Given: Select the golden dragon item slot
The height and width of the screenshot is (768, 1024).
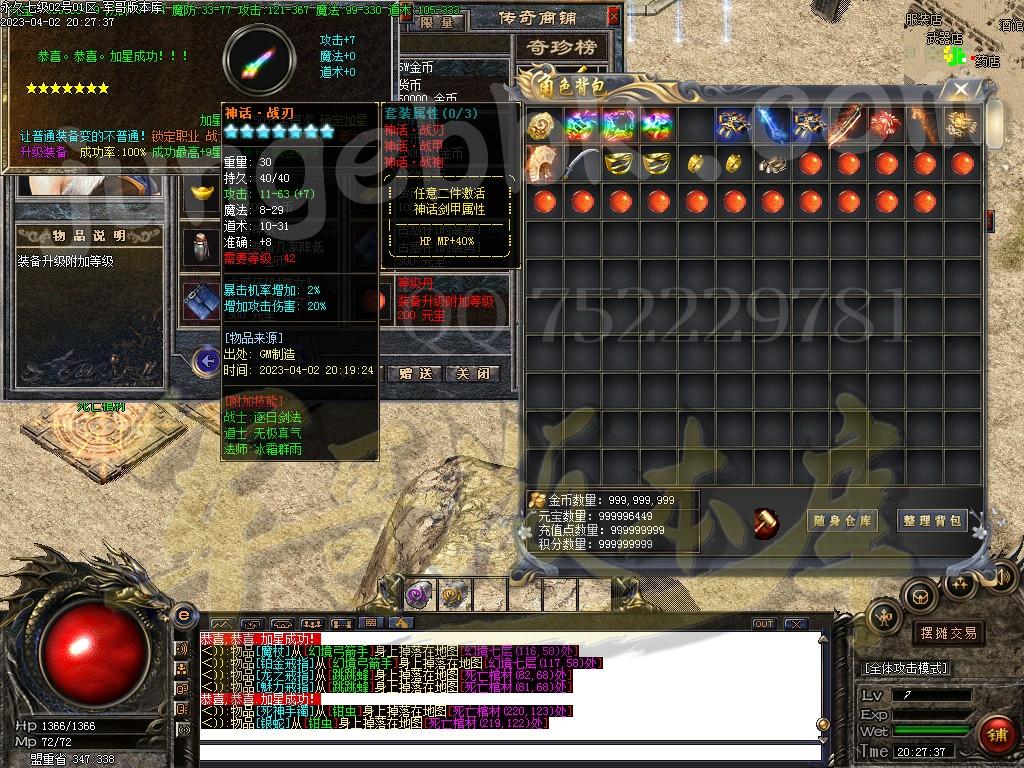Looking at the screenshot, I should (x=961, y=125).
